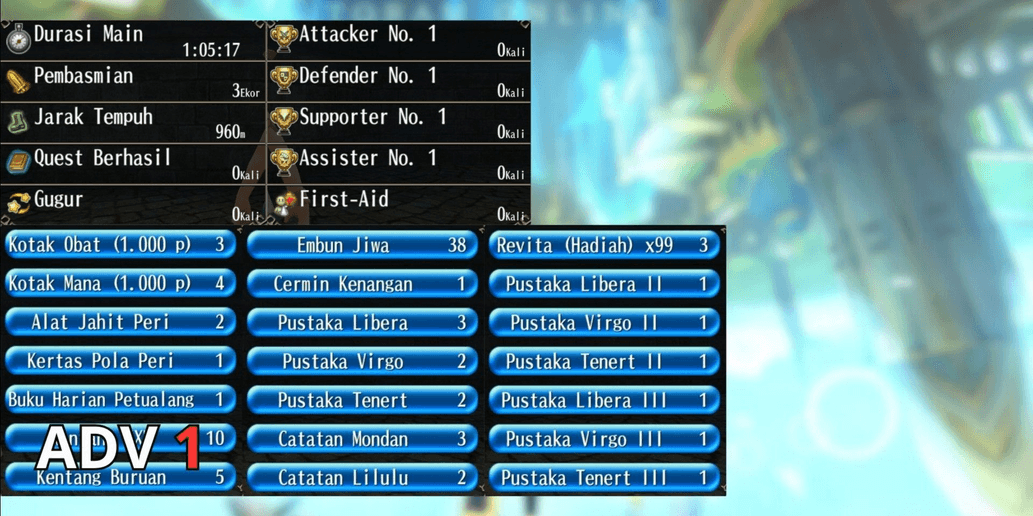Image resolution: width=1033 pixels, height=516 pixels.
Task: Choose the Alat Jahit Peri item
Action: point(120,322)
